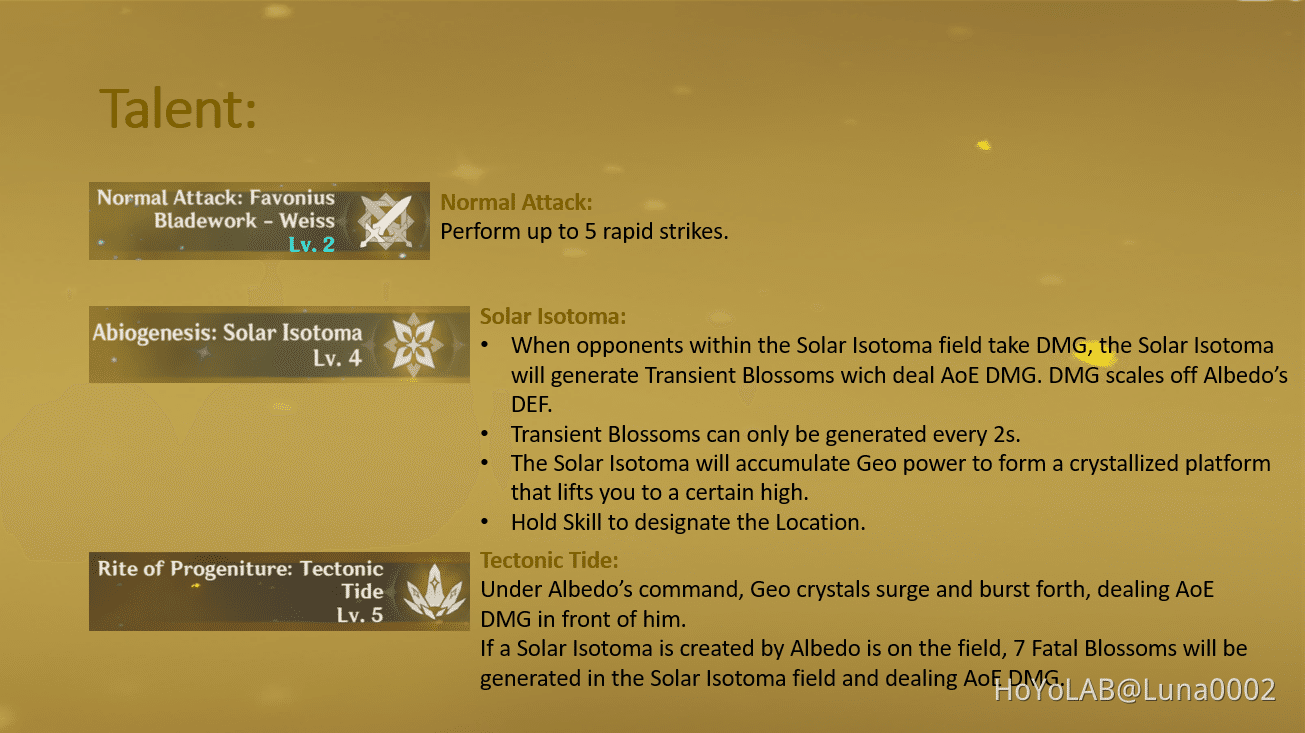Click the Normal Attack section label
1305x733 pixels.
pos(517,202)
